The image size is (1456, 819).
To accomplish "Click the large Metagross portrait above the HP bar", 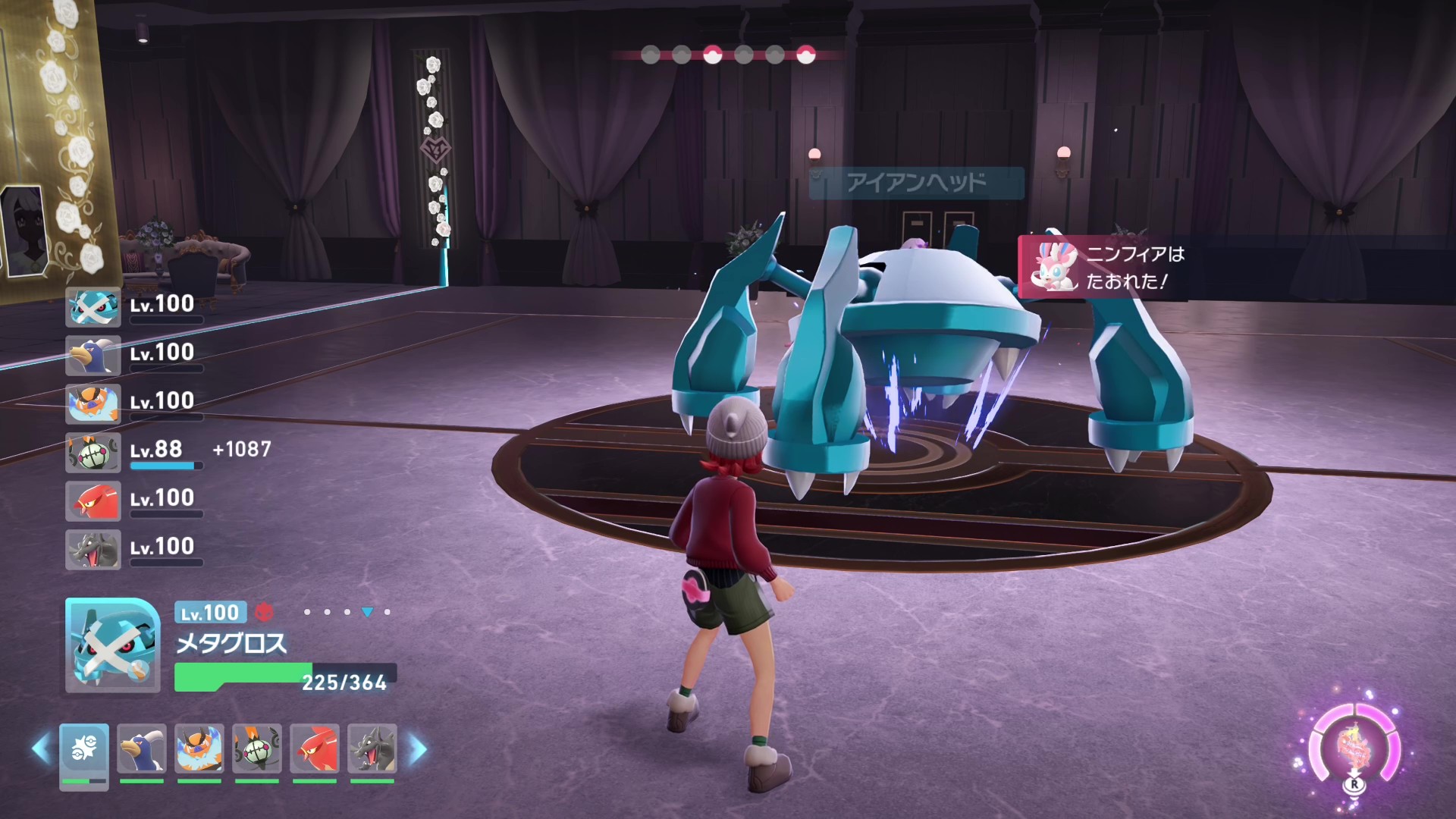I will tap(112, 645).
